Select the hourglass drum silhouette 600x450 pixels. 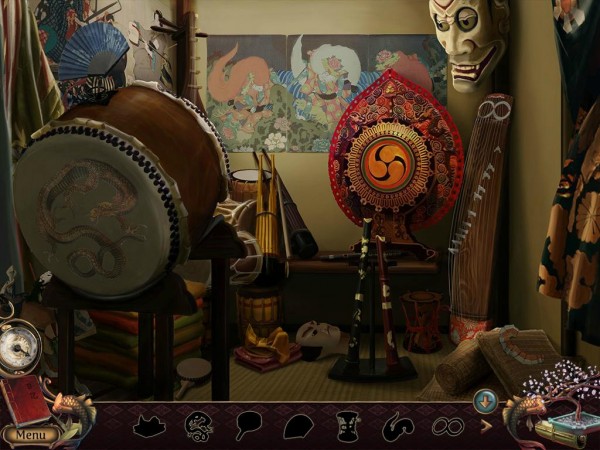(347, 427)
